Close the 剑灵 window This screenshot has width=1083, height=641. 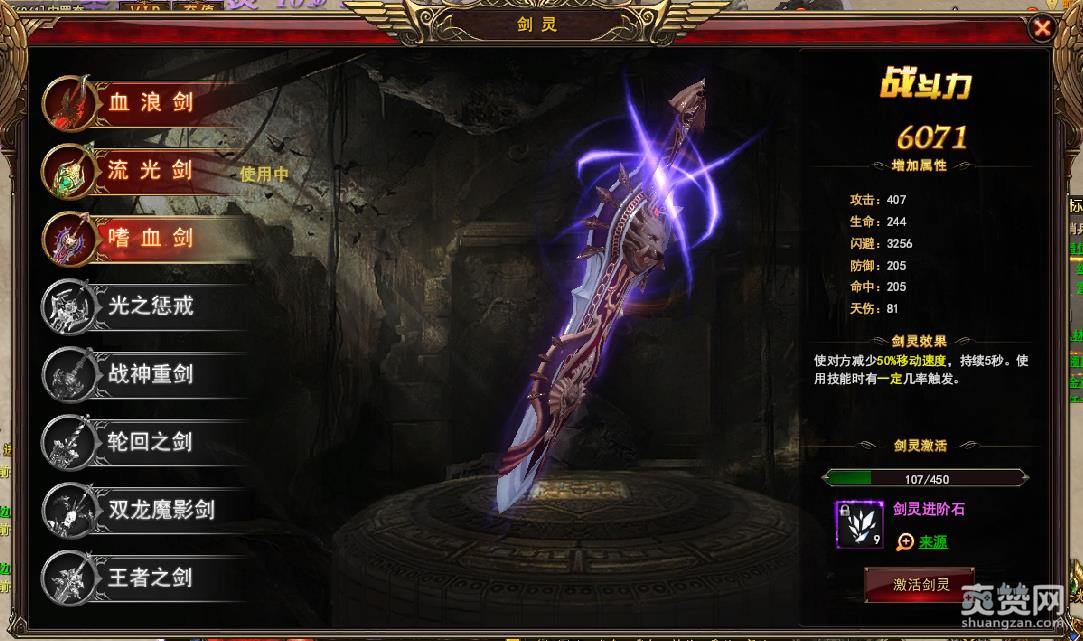1042,28
